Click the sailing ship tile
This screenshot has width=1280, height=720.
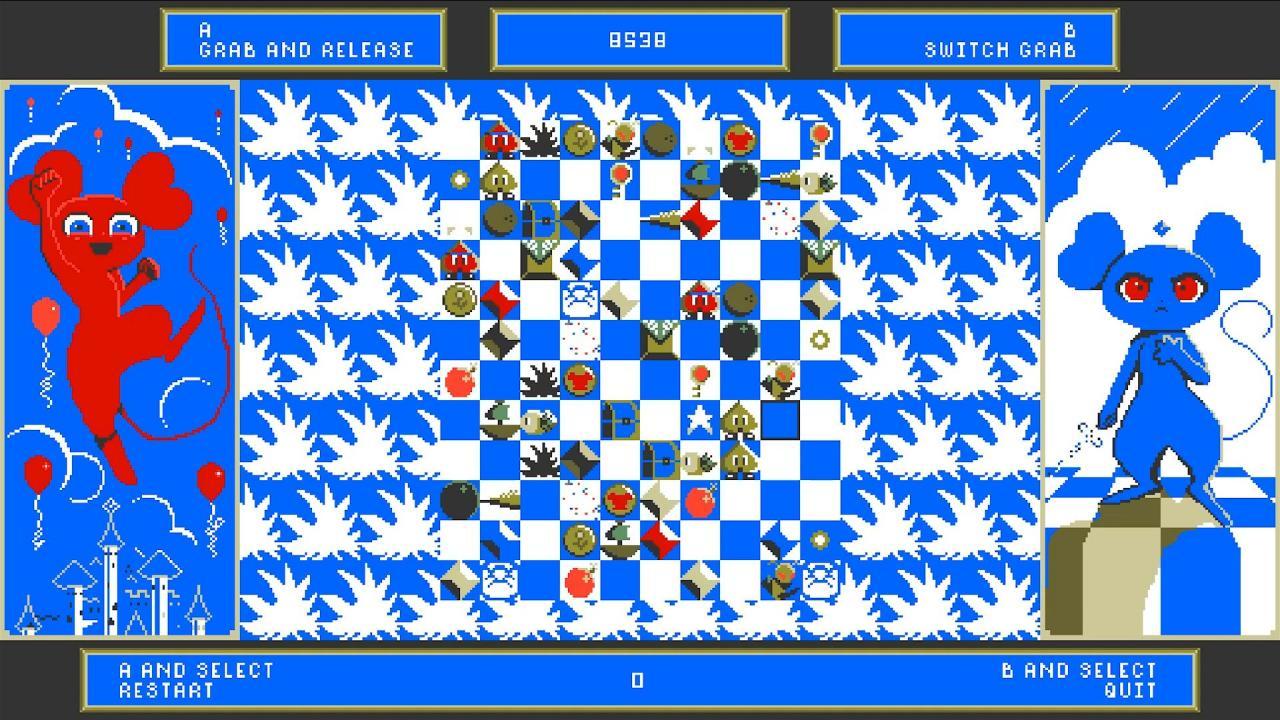tap(500, 418)
